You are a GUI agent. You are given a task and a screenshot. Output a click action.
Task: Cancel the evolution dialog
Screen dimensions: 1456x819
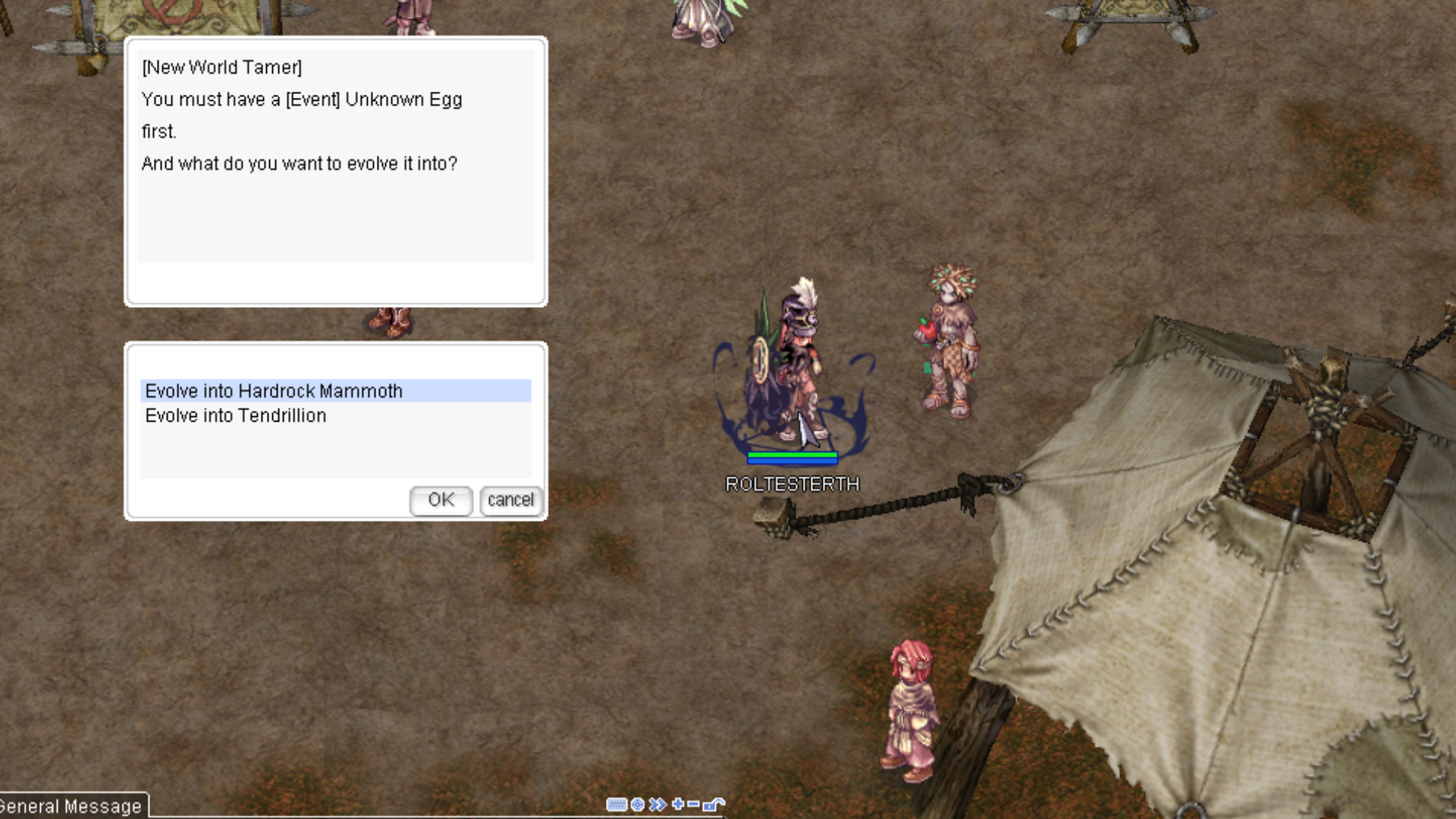coord(510,500)
